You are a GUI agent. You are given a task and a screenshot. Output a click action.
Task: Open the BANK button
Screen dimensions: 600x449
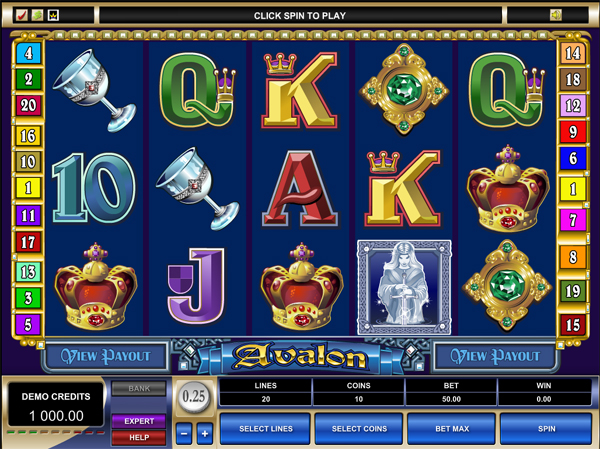click(138, 389)
